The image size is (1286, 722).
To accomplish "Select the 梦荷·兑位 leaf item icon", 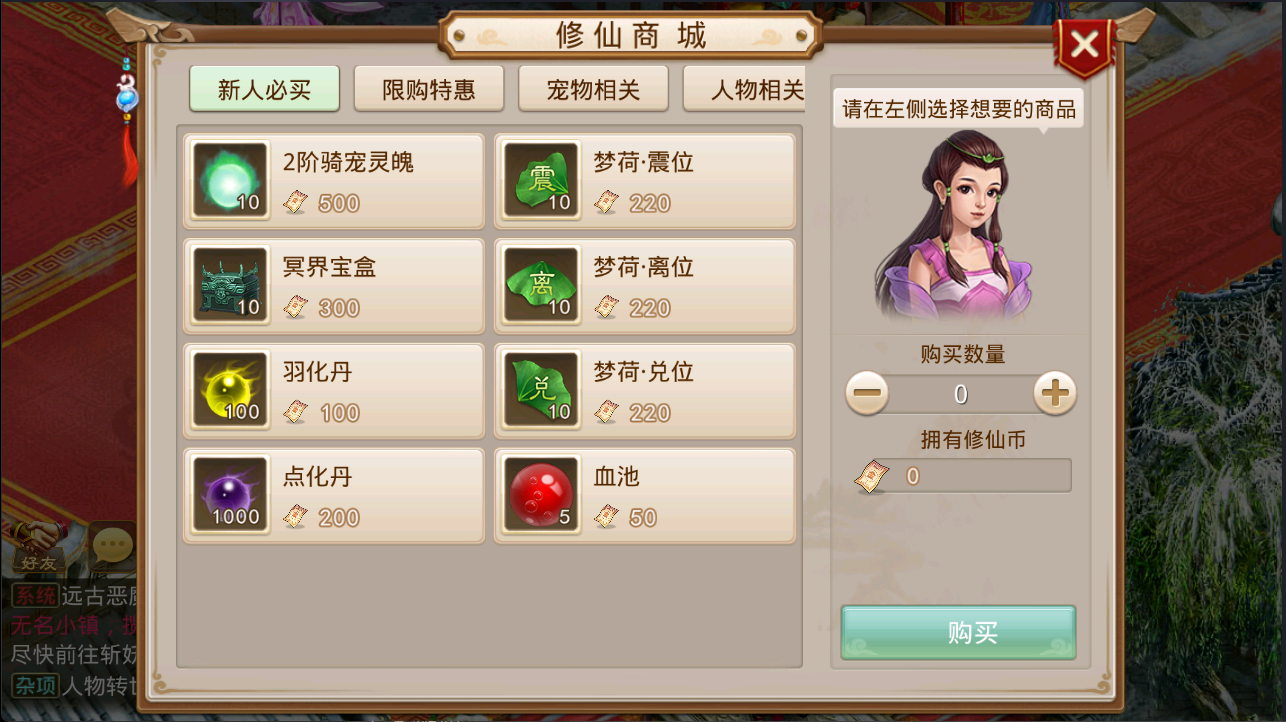I will pyautogui.click(x=541, y=390).
